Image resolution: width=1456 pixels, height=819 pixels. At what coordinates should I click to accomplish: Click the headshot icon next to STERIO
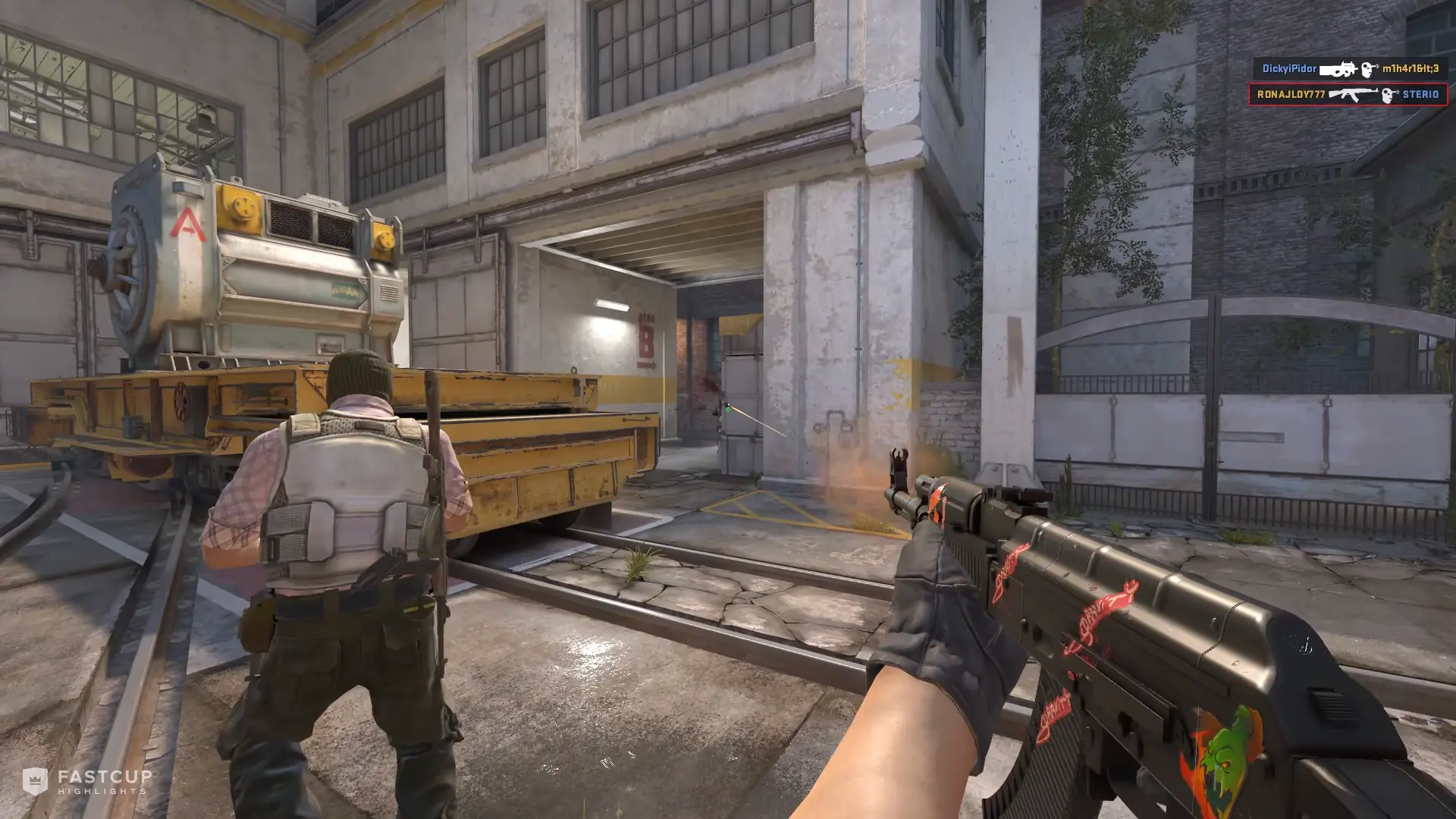tap(1389, 95)
